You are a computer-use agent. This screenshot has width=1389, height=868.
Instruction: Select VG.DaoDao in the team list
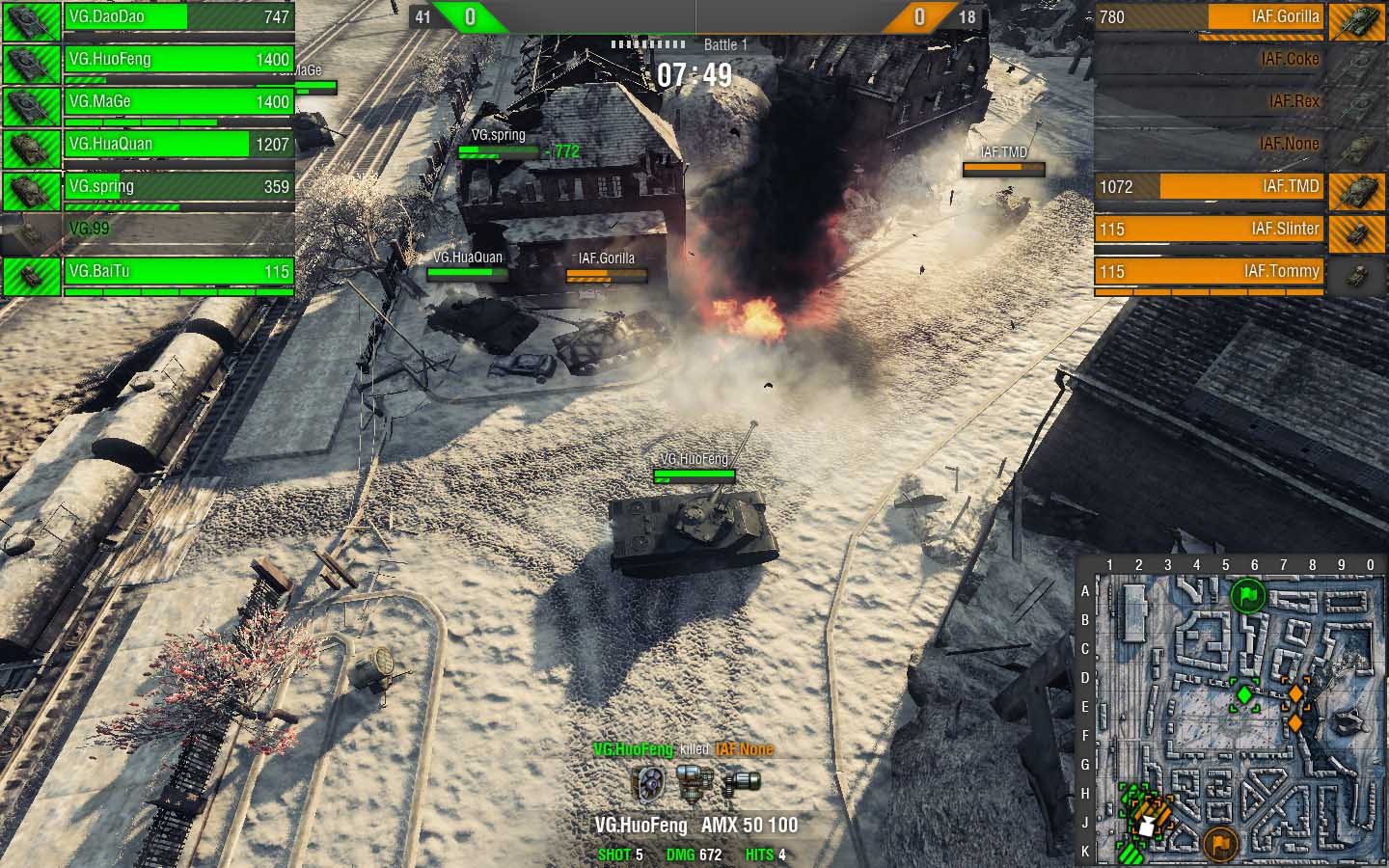(x=178, y=17)
